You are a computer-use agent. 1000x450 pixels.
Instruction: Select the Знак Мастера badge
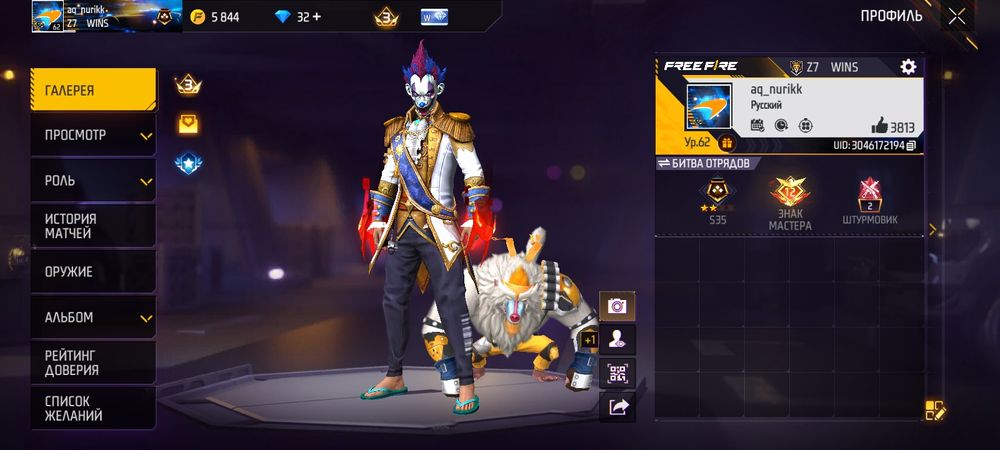[x=790, y=199]
